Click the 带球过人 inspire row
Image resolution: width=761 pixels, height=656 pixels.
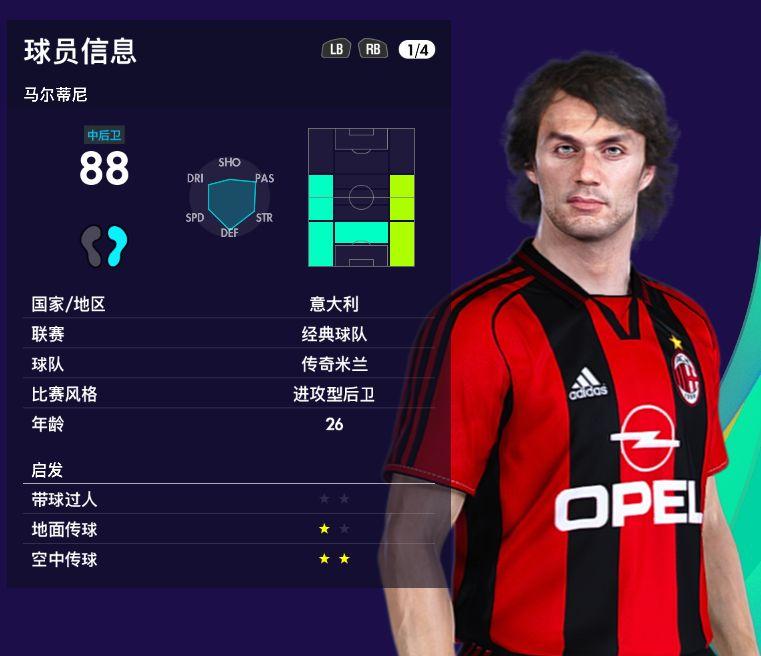pyautogui.click(x=228, y=499)
